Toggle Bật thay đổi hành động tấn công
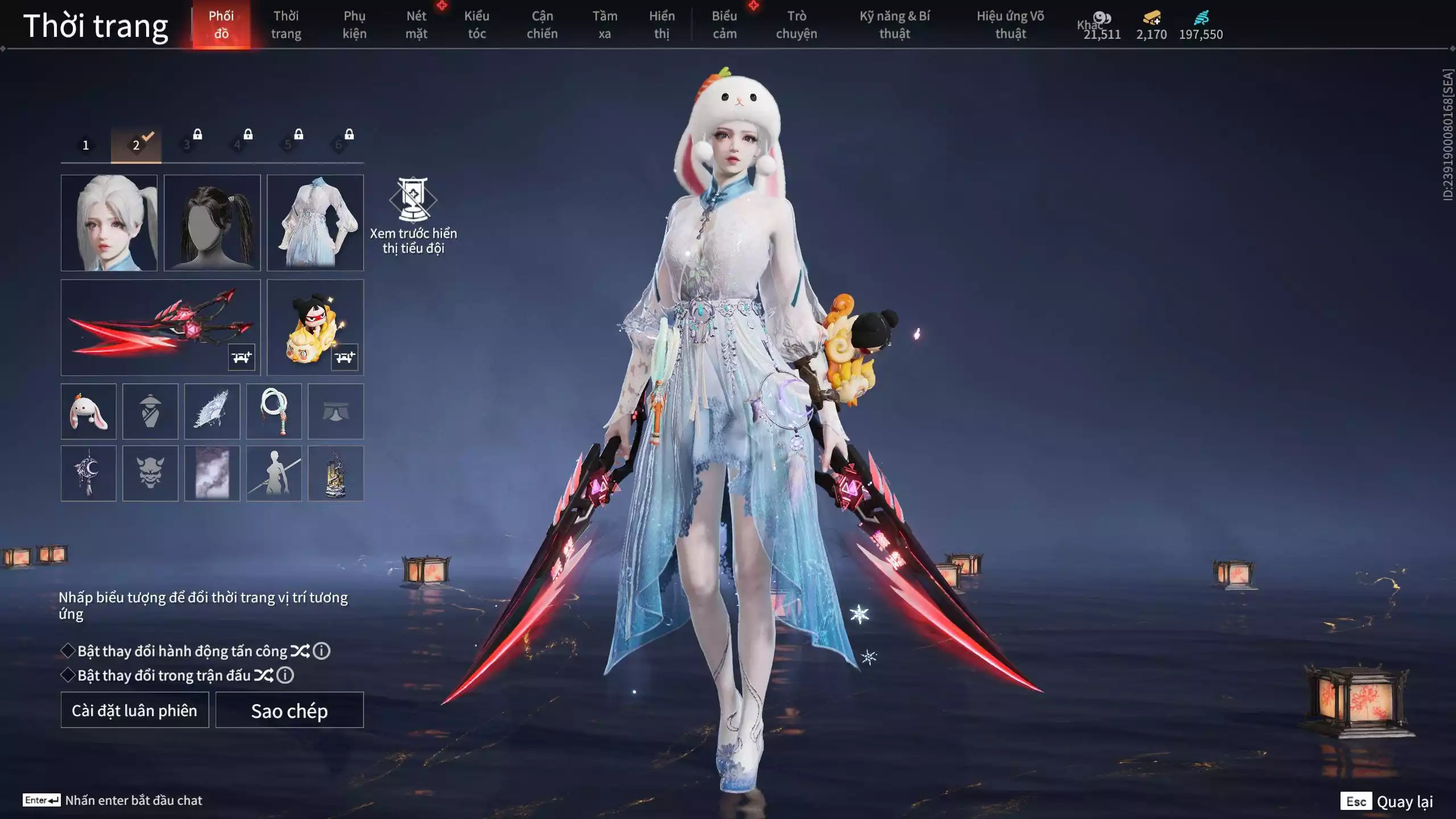Viewport: 1456px width, 819px height. pyautogui.click(x=68, y=651)
